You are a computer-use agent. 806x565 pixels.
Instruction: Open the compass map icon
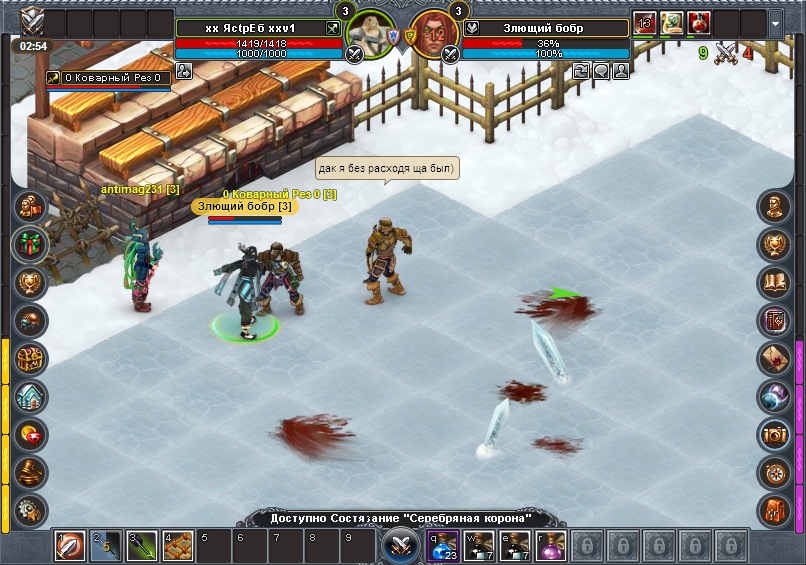click(x=774, y=471)
